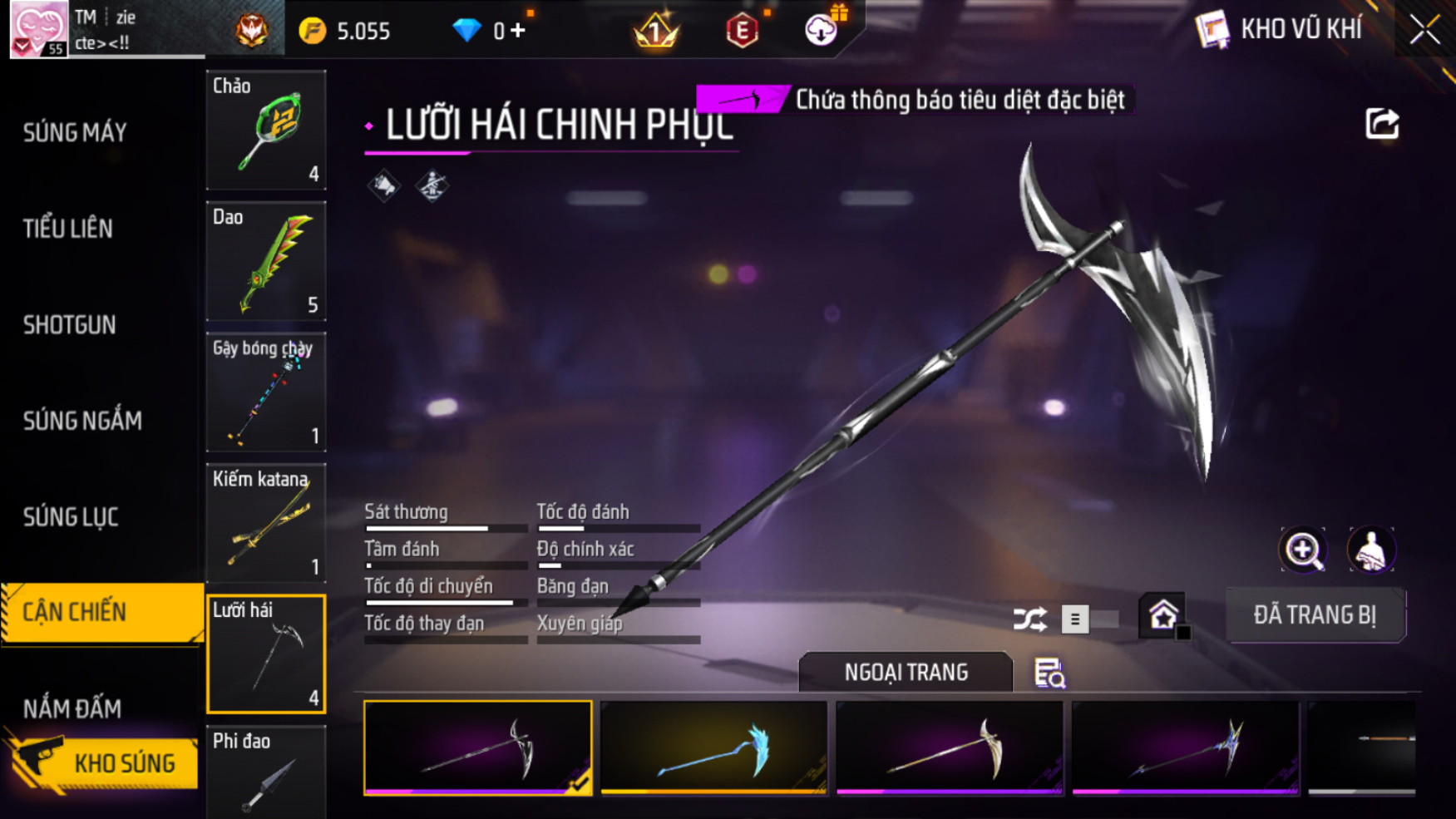This screenshot has height=819, width=1456.
Task: Select the Chảo melee weapon
Action: coord(266,130)
